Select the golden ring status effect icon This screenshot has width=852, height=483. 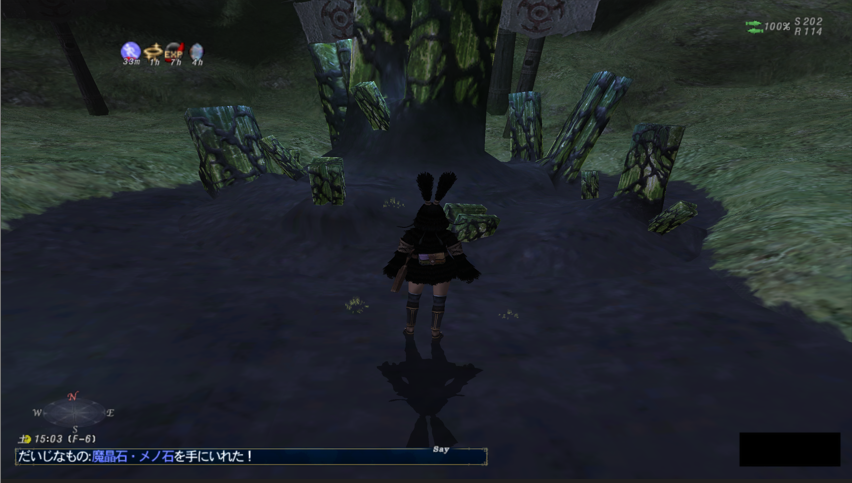(x=153, y=50)
